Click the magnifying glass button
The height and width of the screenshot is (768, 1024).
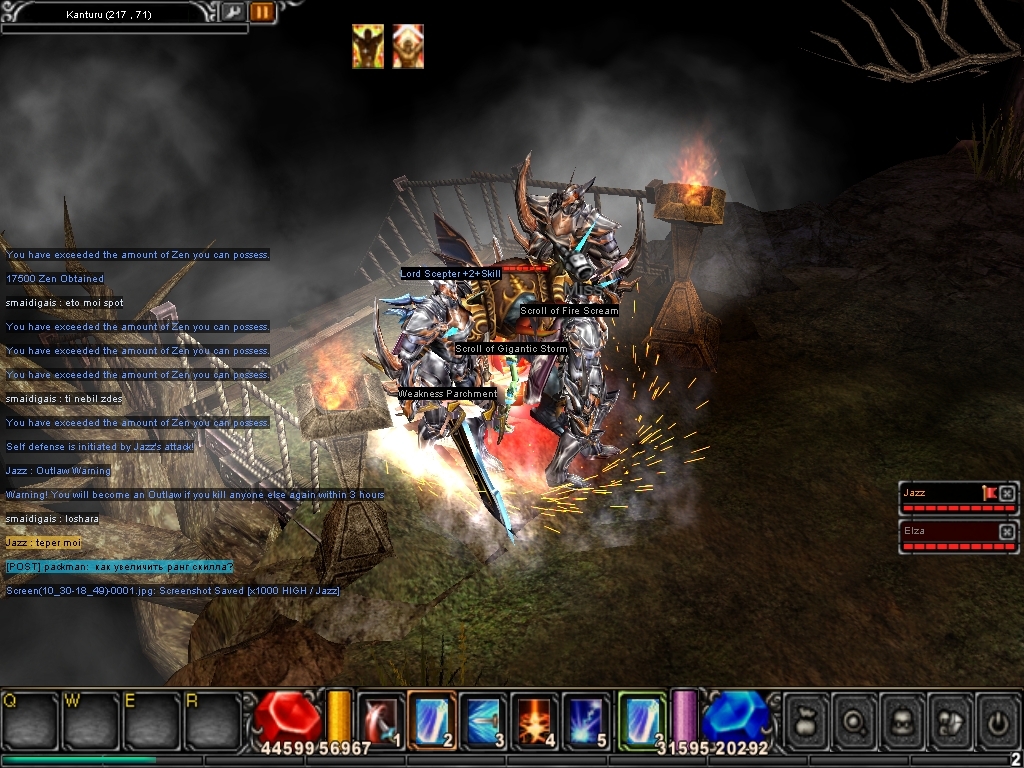[855, 718]
